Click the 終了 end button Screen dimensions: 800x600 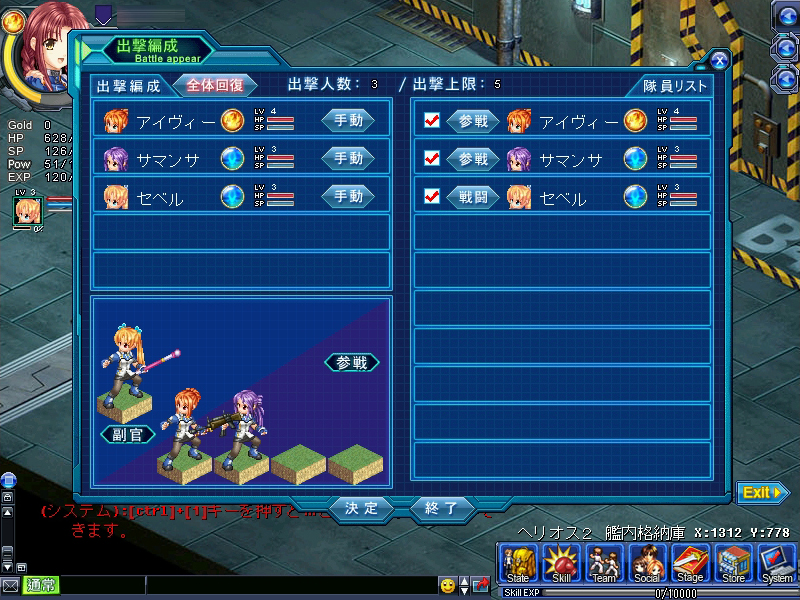point(441,508)
